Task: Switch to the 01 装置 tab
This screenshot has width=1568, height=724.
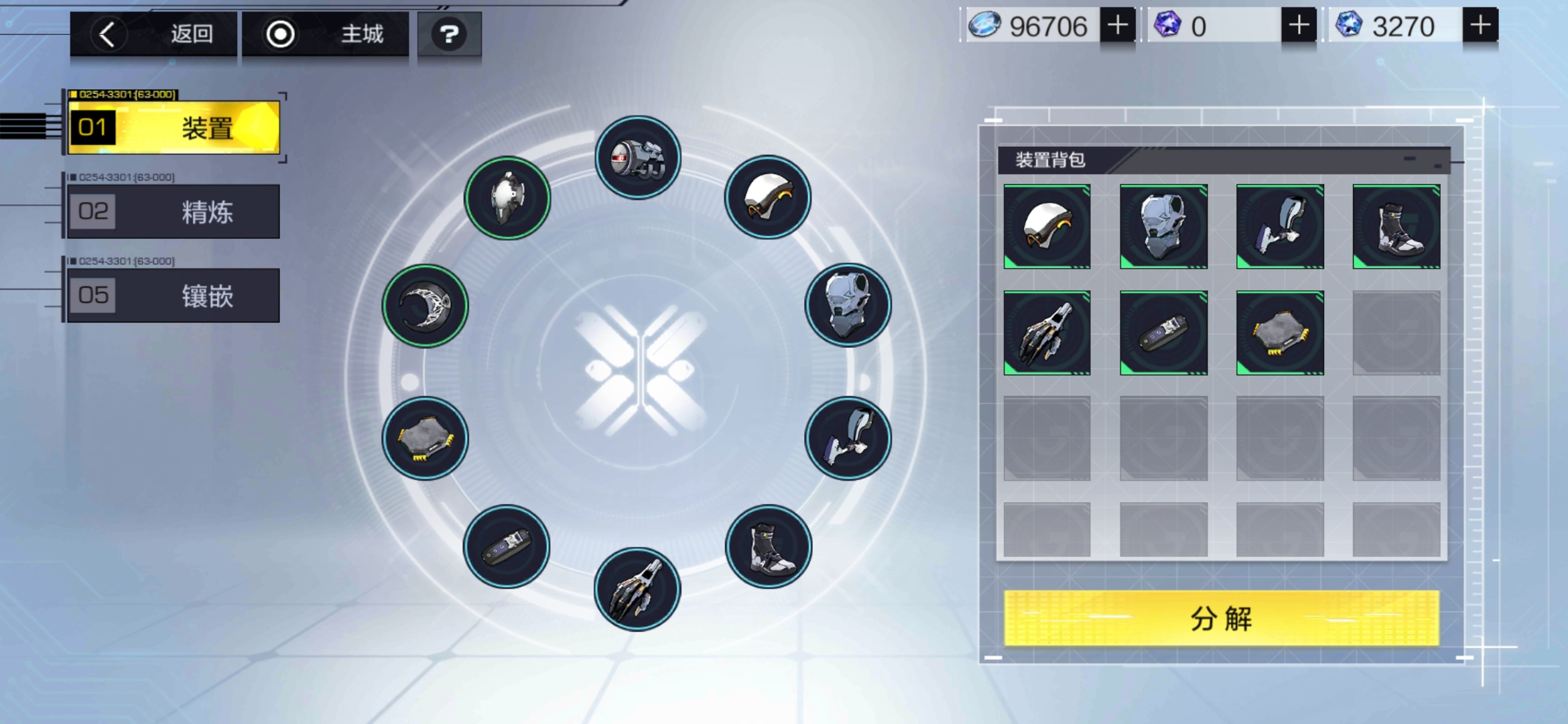Action: (174, 127)
